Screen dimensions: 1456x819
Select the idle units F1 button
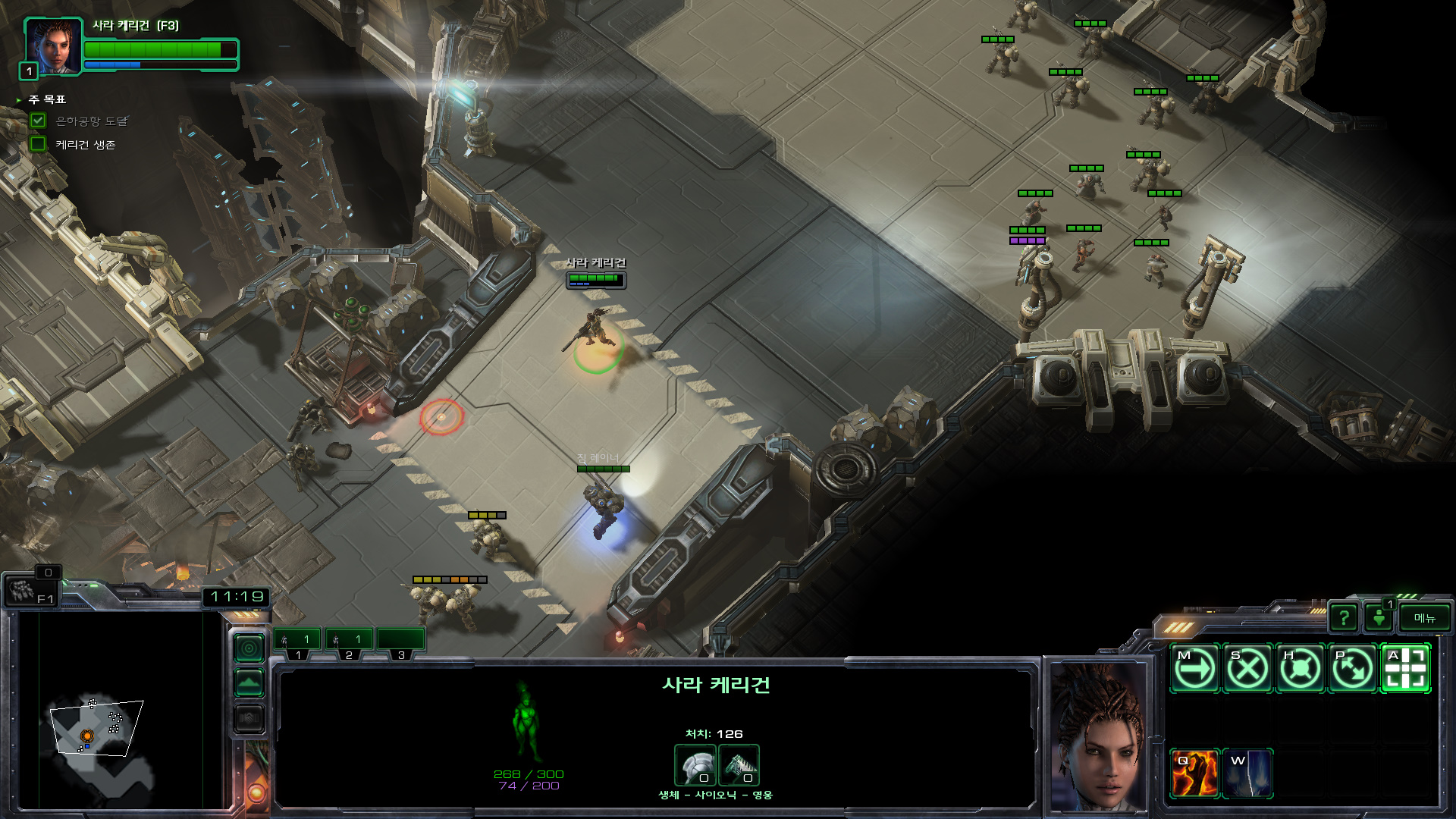(29, 591)
